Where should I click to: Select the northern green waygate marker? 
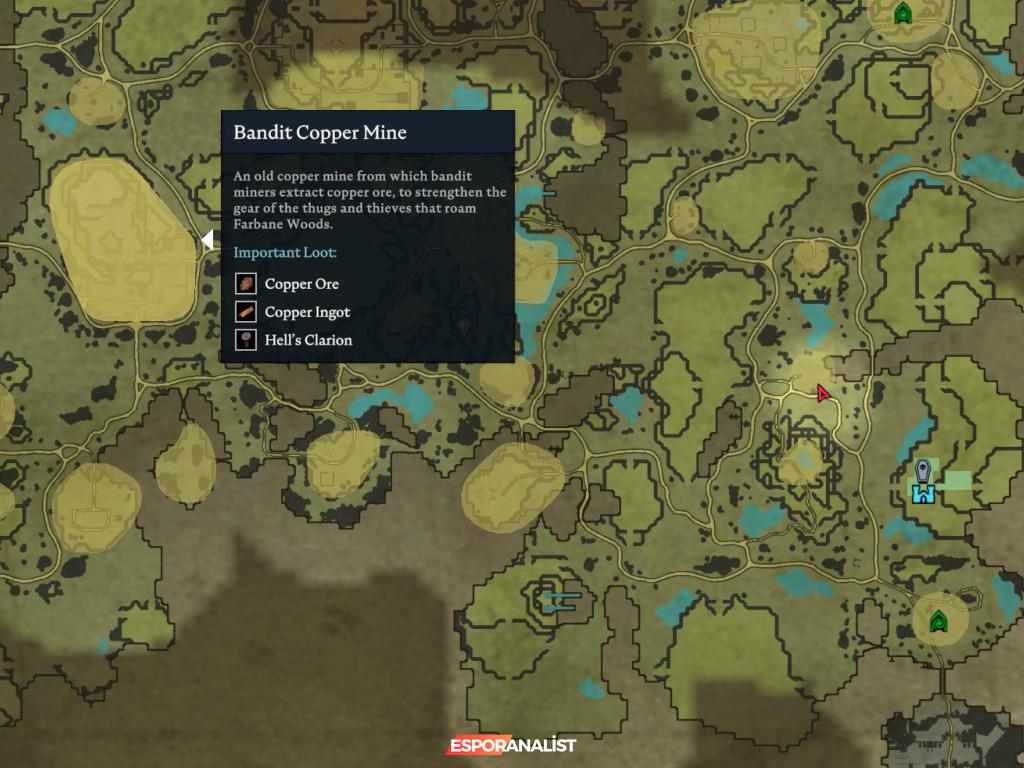tap(903, 14)
